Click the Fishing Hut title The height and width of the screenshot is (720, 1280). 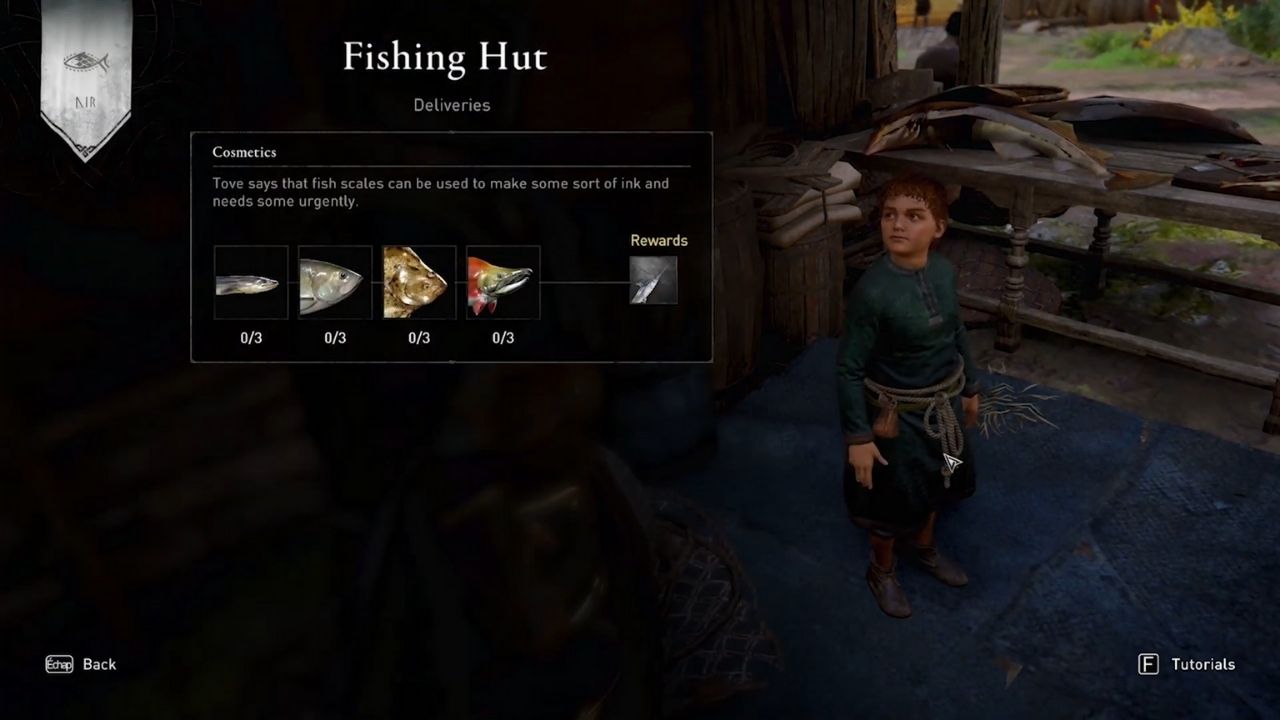(445, 57)
